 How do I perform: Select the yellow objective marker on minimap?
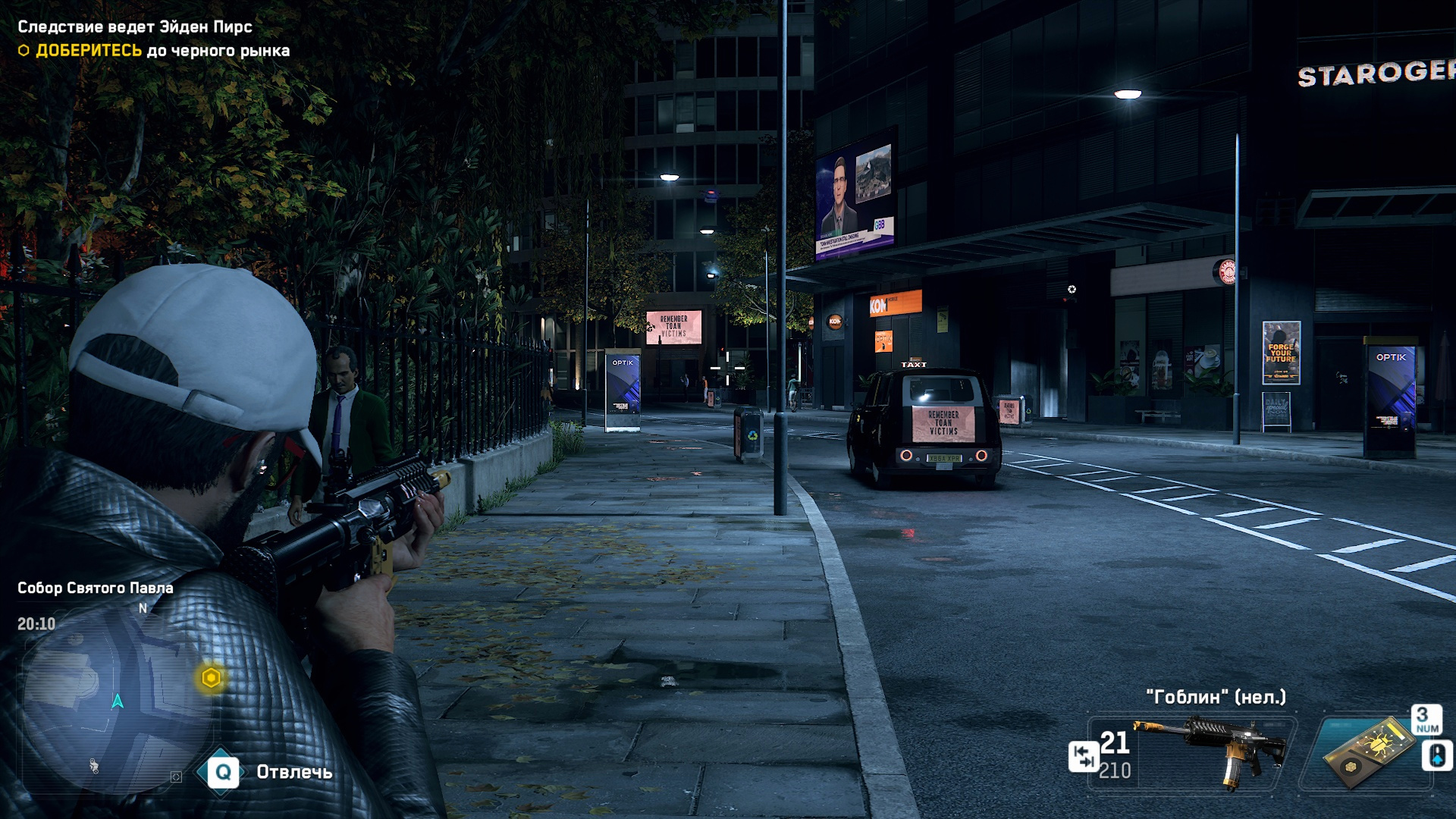click(x=211, y=677)
